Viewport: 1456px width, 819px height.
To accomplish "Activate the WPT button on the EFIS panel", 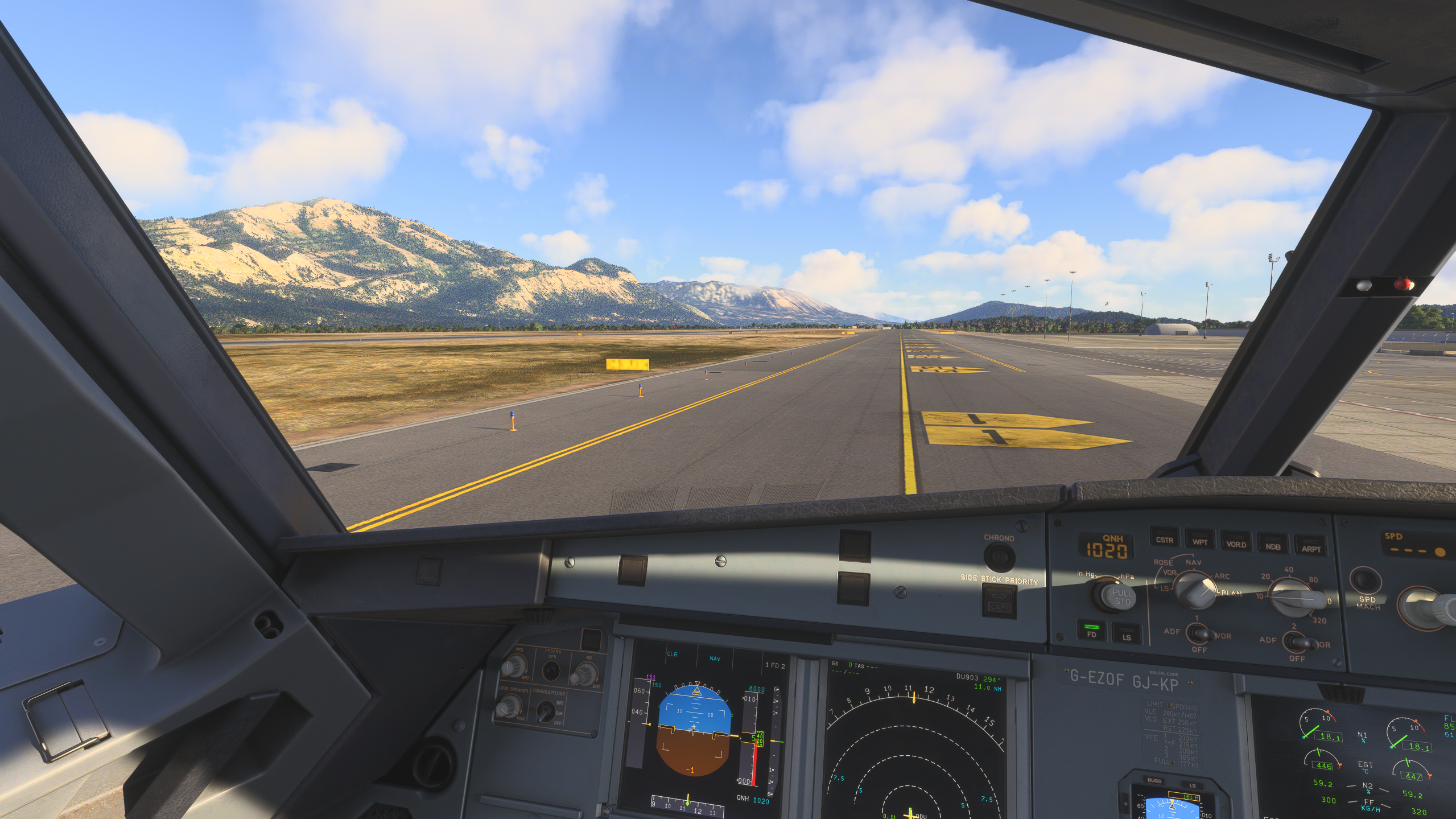I will coord(1199,541).
